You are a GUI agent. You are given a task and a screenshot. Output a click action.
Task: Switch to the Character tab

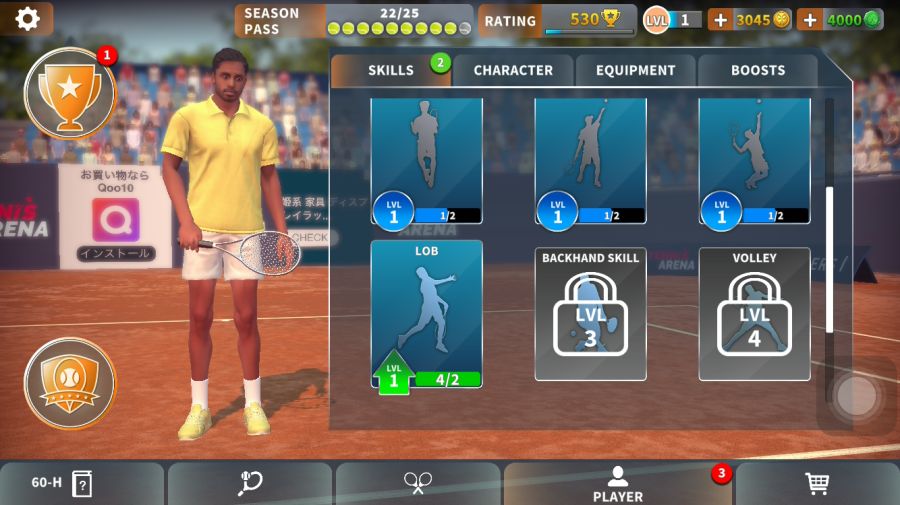513,70
